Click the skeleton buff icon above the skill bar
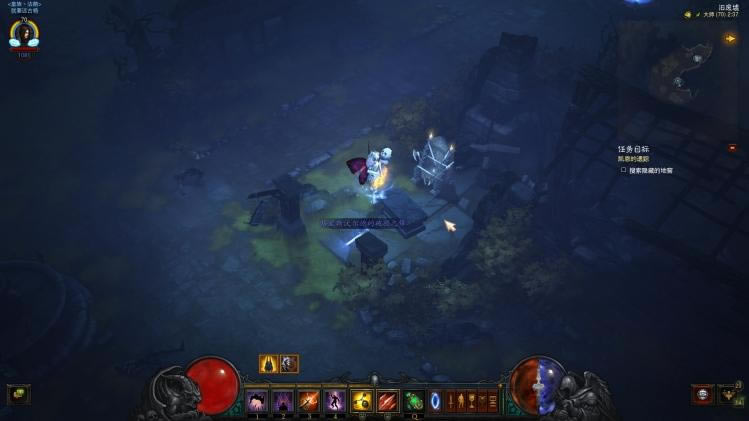Viewport: 749px width, 421px height. (289, 364)
